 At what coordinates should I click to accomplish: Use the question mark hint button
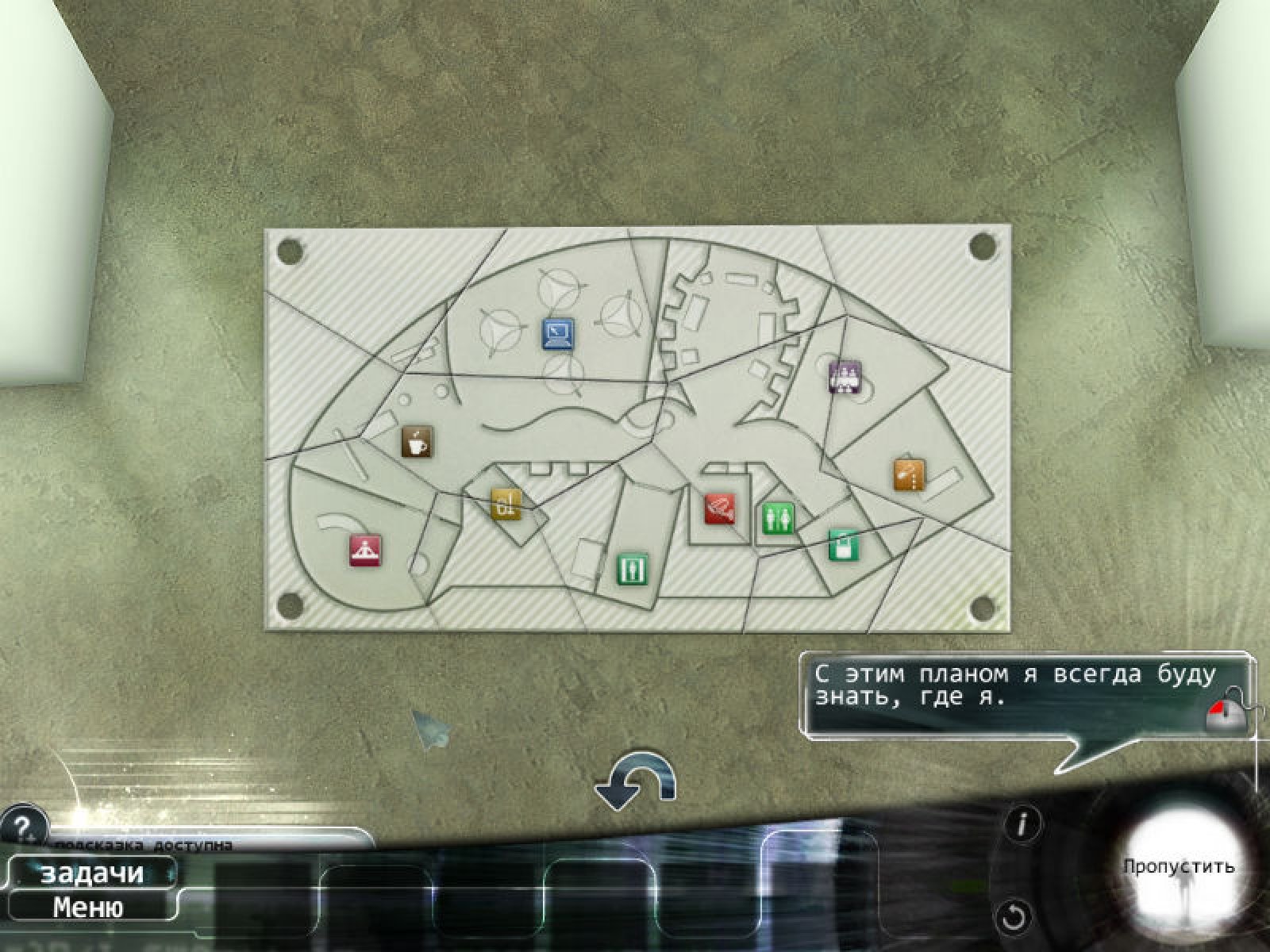click(x=21, y=826)
